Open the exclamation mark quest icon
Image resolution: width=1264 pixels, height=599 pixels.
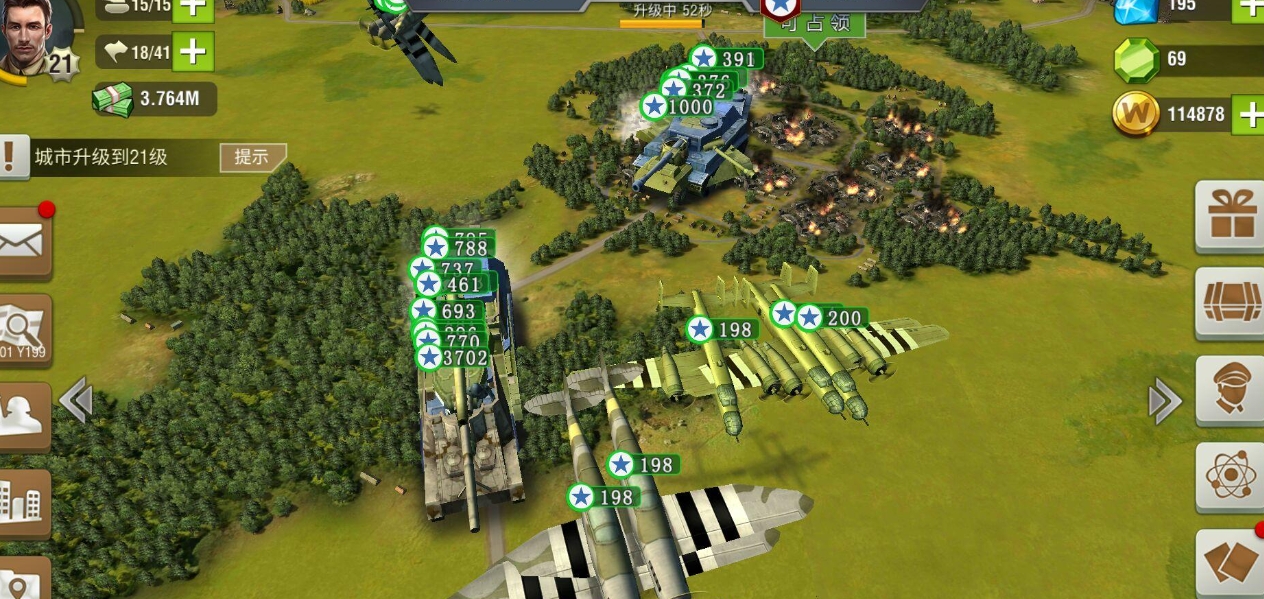(11, 157)
